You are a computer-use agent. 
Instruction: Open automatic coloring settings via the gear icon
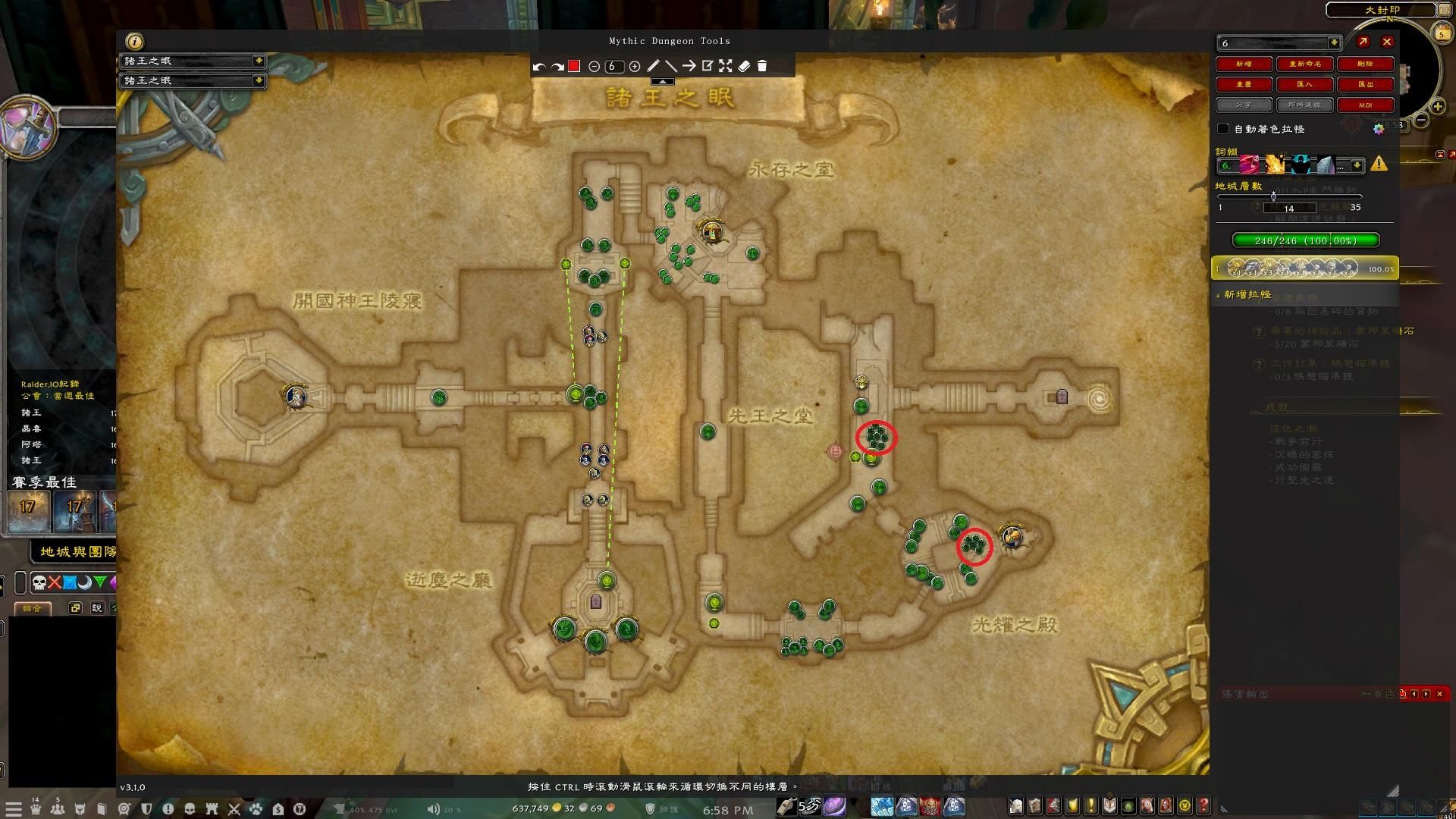(x=1380, y=129)
